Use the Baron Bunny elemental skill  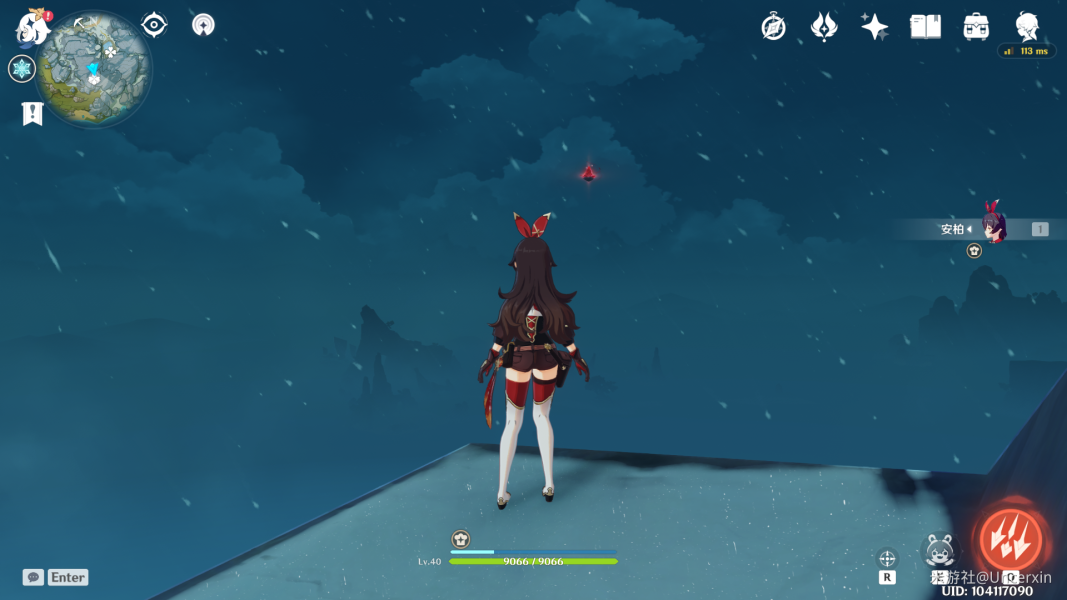(x=939, y=551)
